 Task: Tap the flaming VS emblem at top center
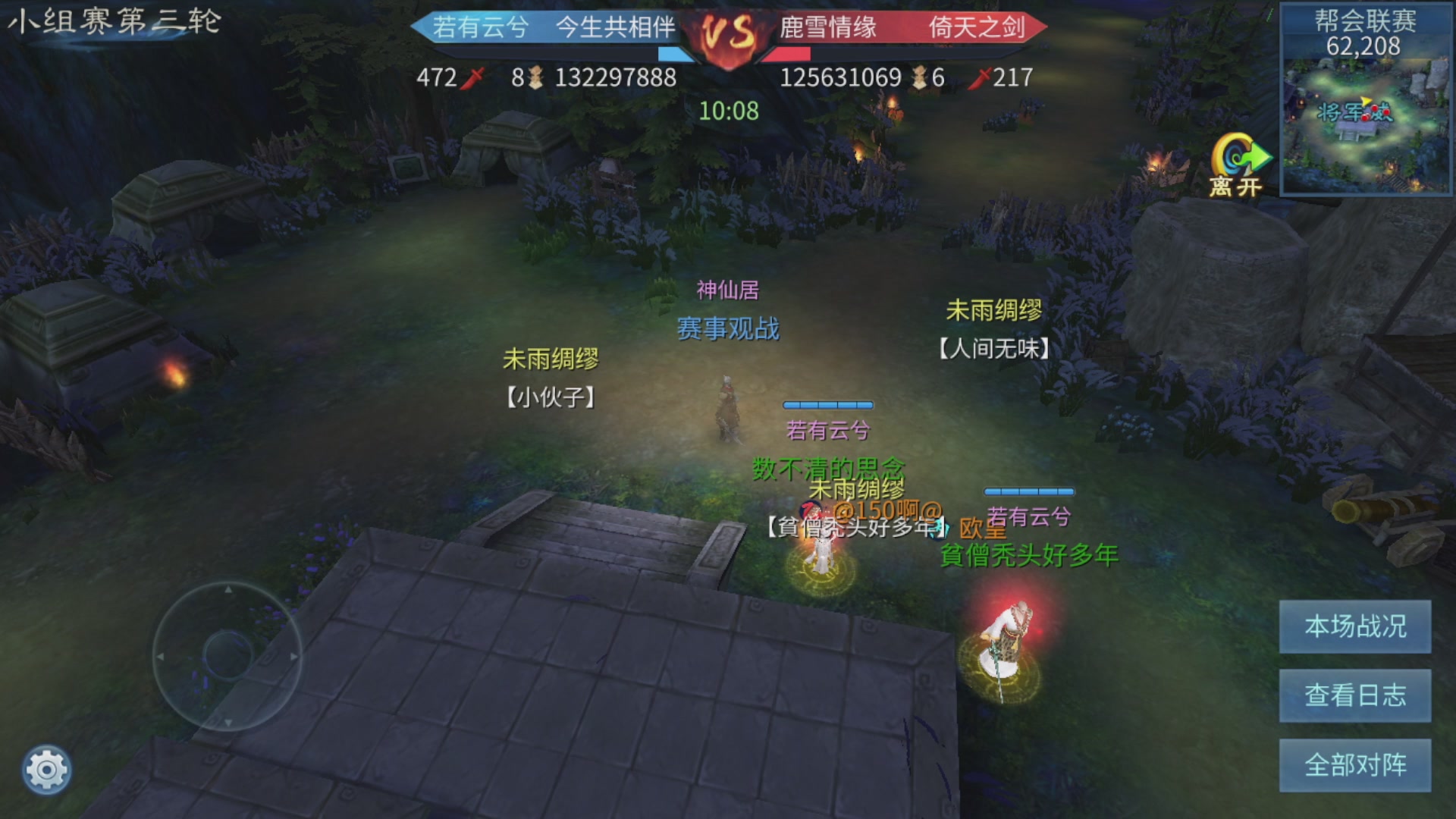pyautogui.click(x=726, y=33)
